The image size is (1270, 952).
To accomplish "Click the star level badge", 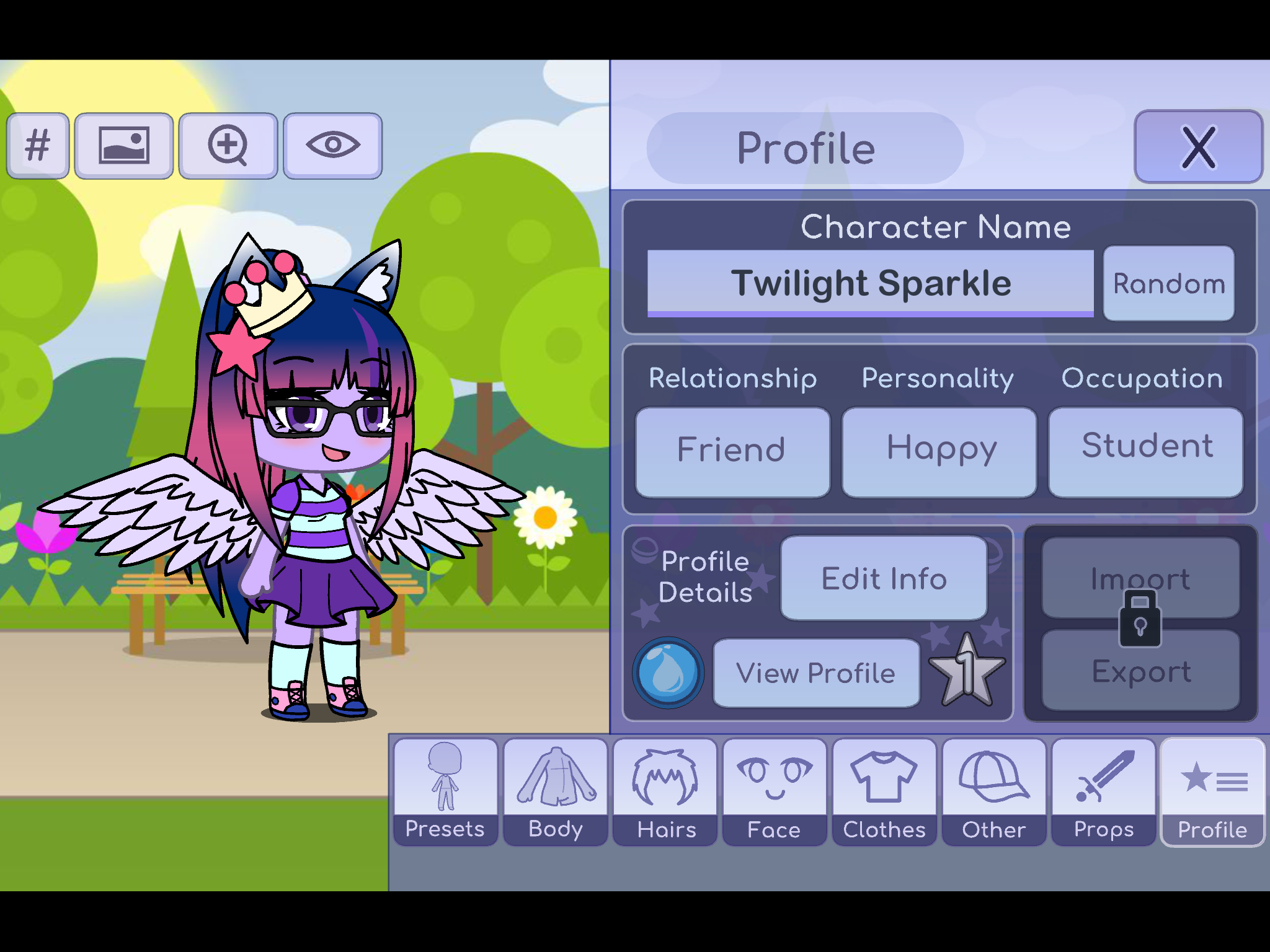I will [x=966, y=672].
